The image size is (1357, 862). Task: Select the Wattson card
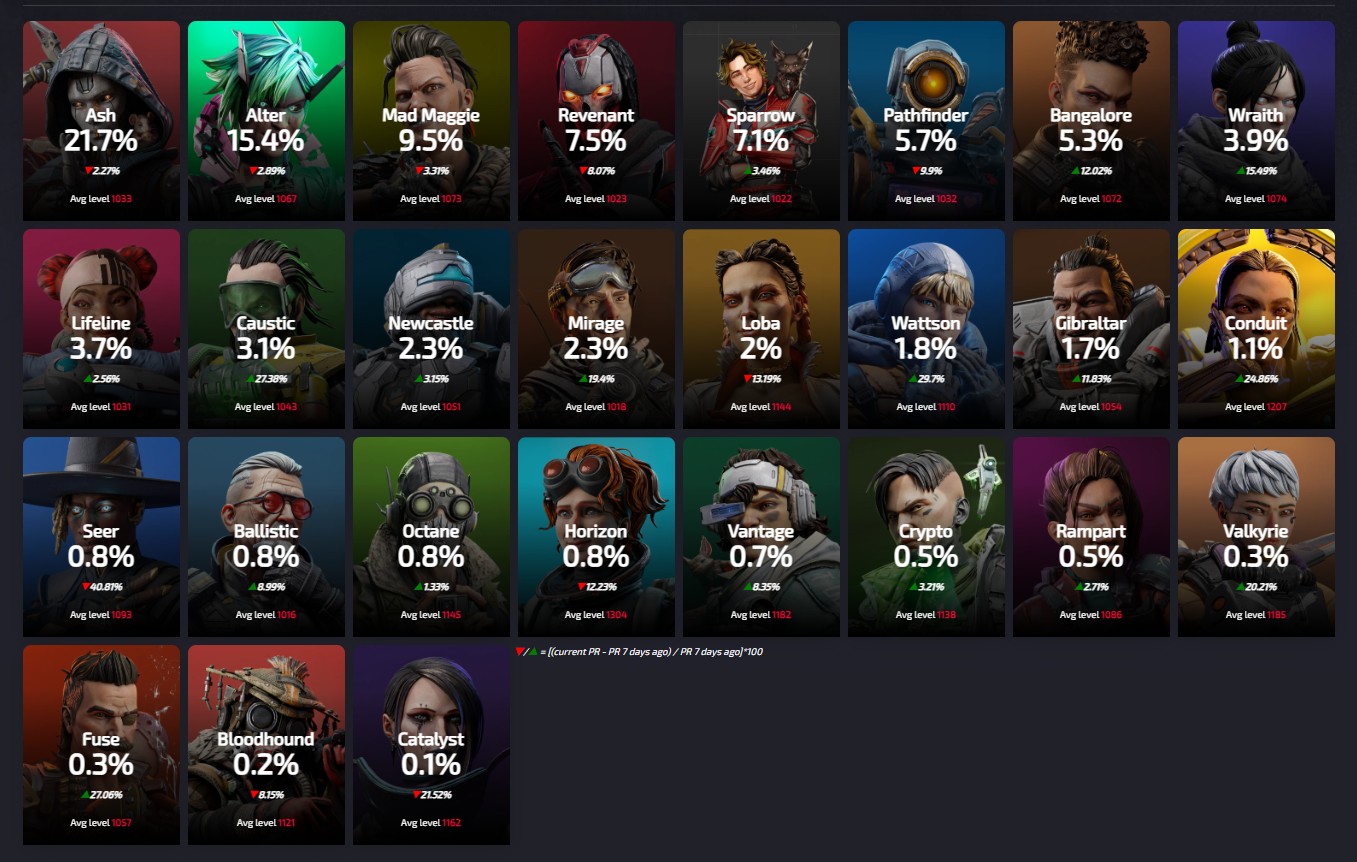click(926, 329)
